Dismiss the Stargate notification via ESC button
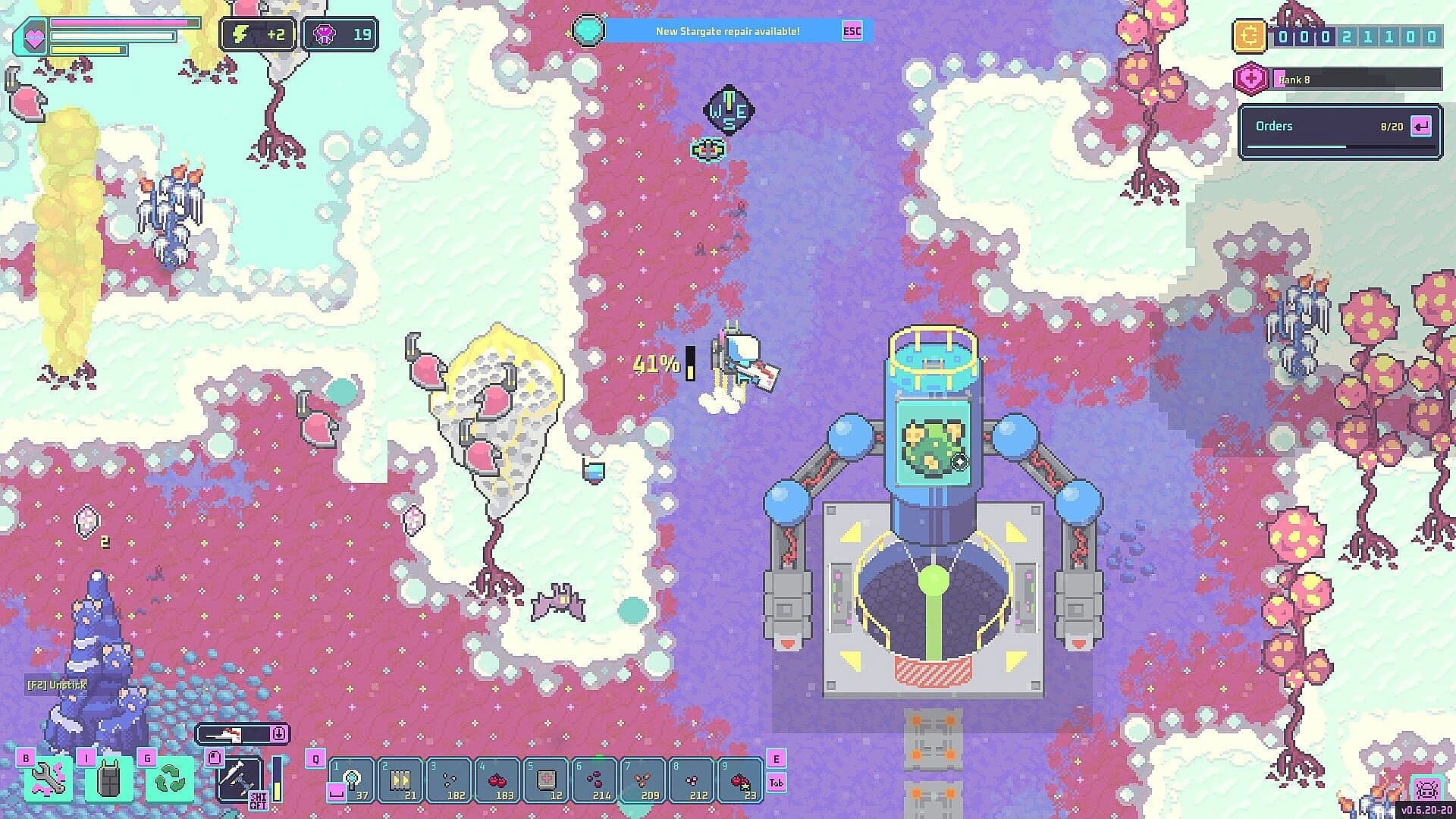1456x819 pixels. click(x=851, y=31)
